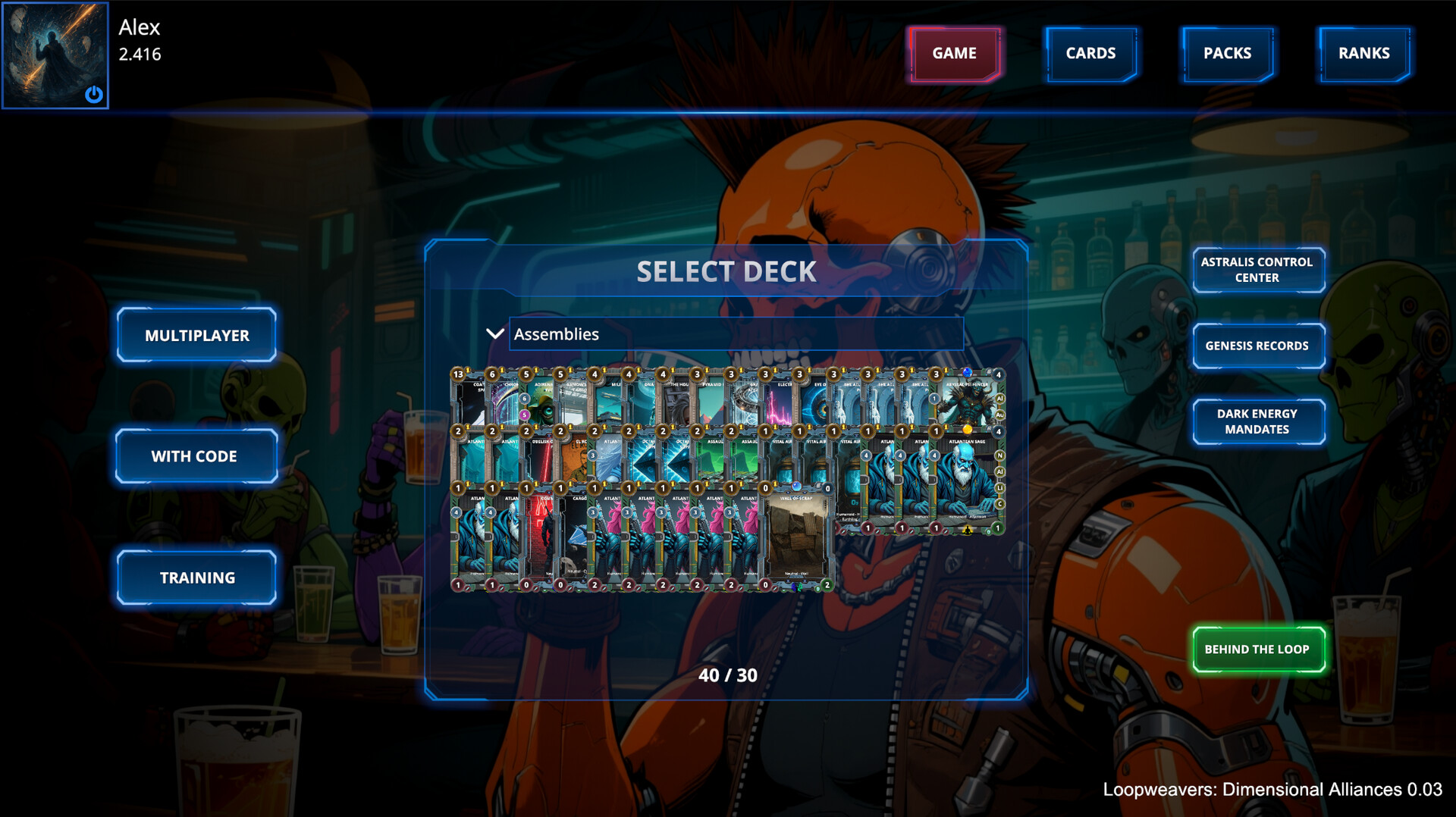
Task: Open Astralis Control Center
Action: tap(1257, 270)
